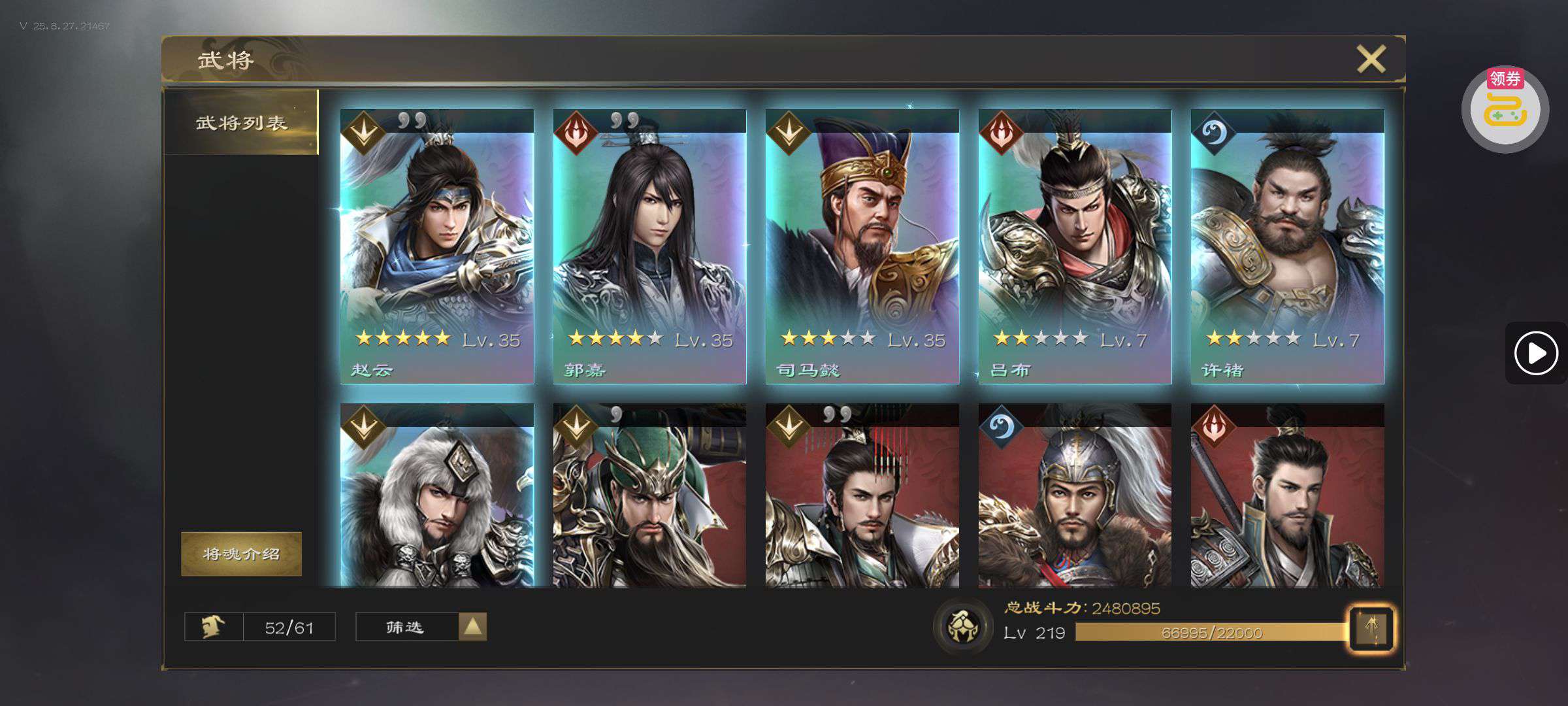Click the side play button overlay
This screenshot has height=706, width=1568.
[x=1535, y=353]
